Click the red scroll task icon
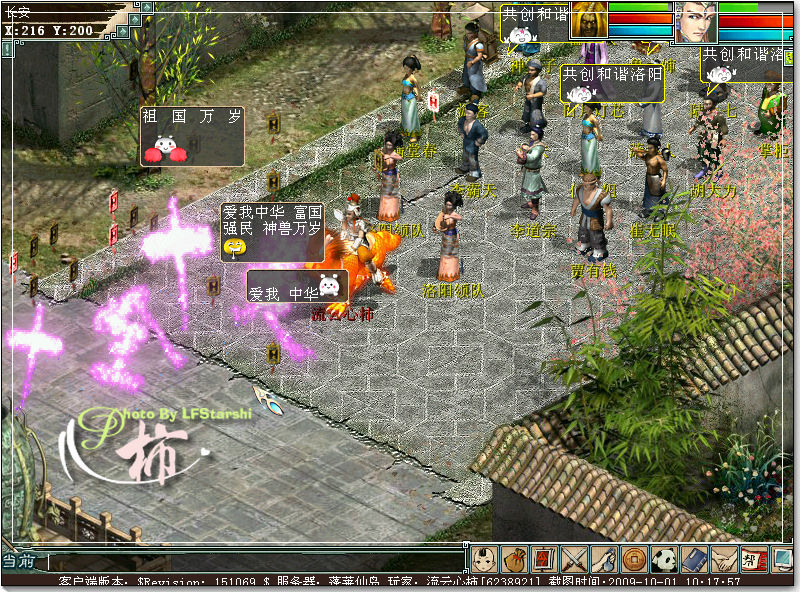The width and height of the screenshot is (800, 592). pyautogui.click(x=544, y=559)
